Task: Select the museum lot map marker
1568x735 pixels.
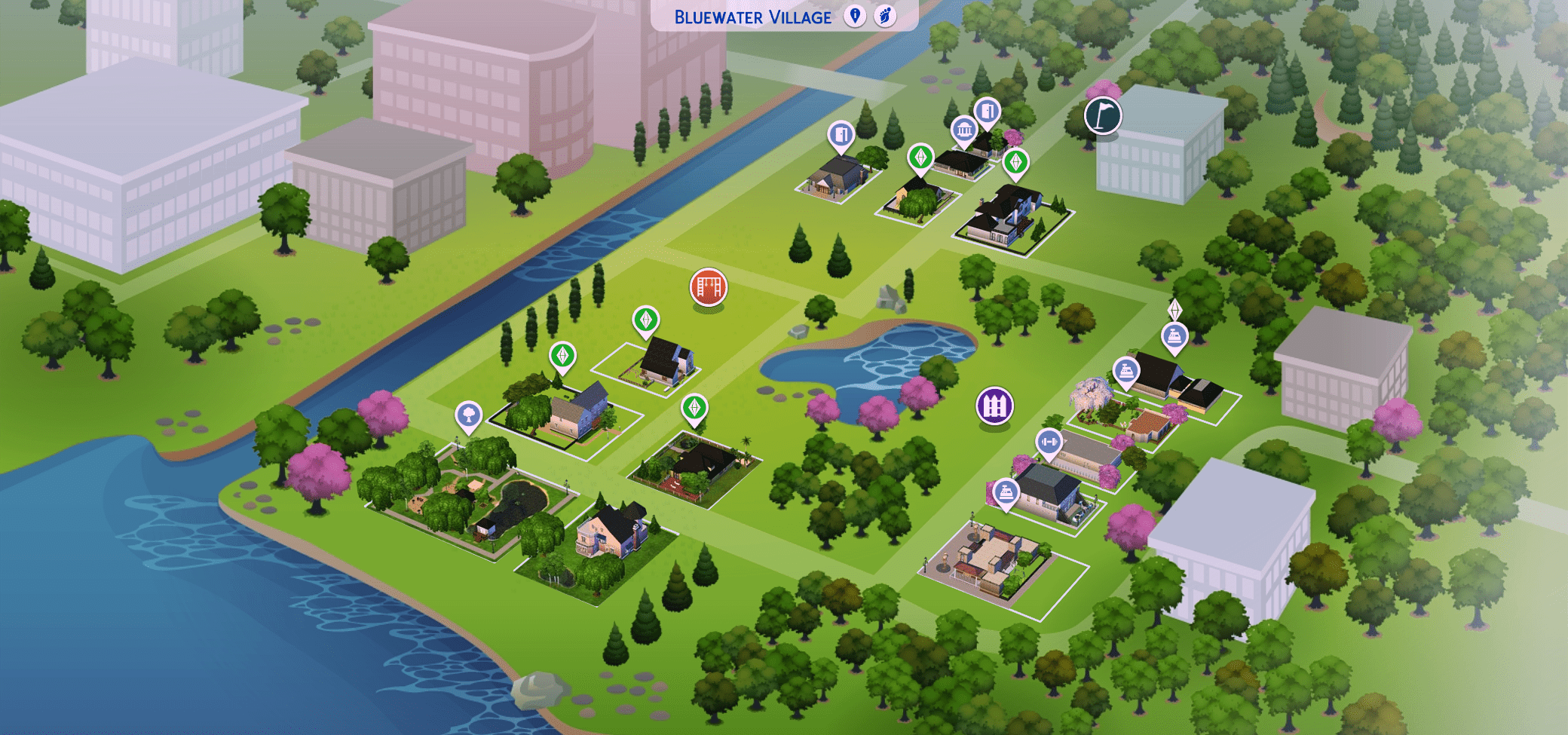Action: 963,130
